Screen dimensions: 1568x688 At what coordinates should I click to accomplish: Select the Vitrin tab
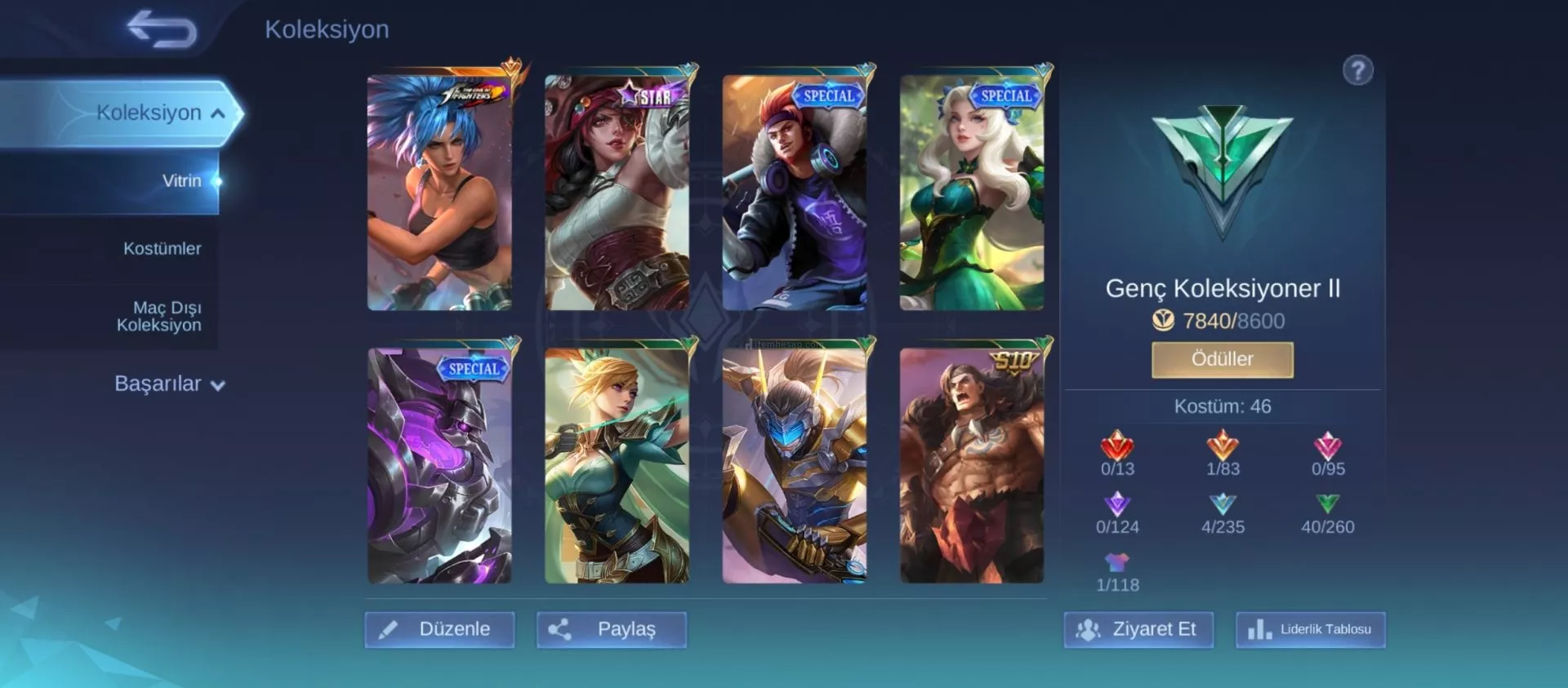click(180, 180)
